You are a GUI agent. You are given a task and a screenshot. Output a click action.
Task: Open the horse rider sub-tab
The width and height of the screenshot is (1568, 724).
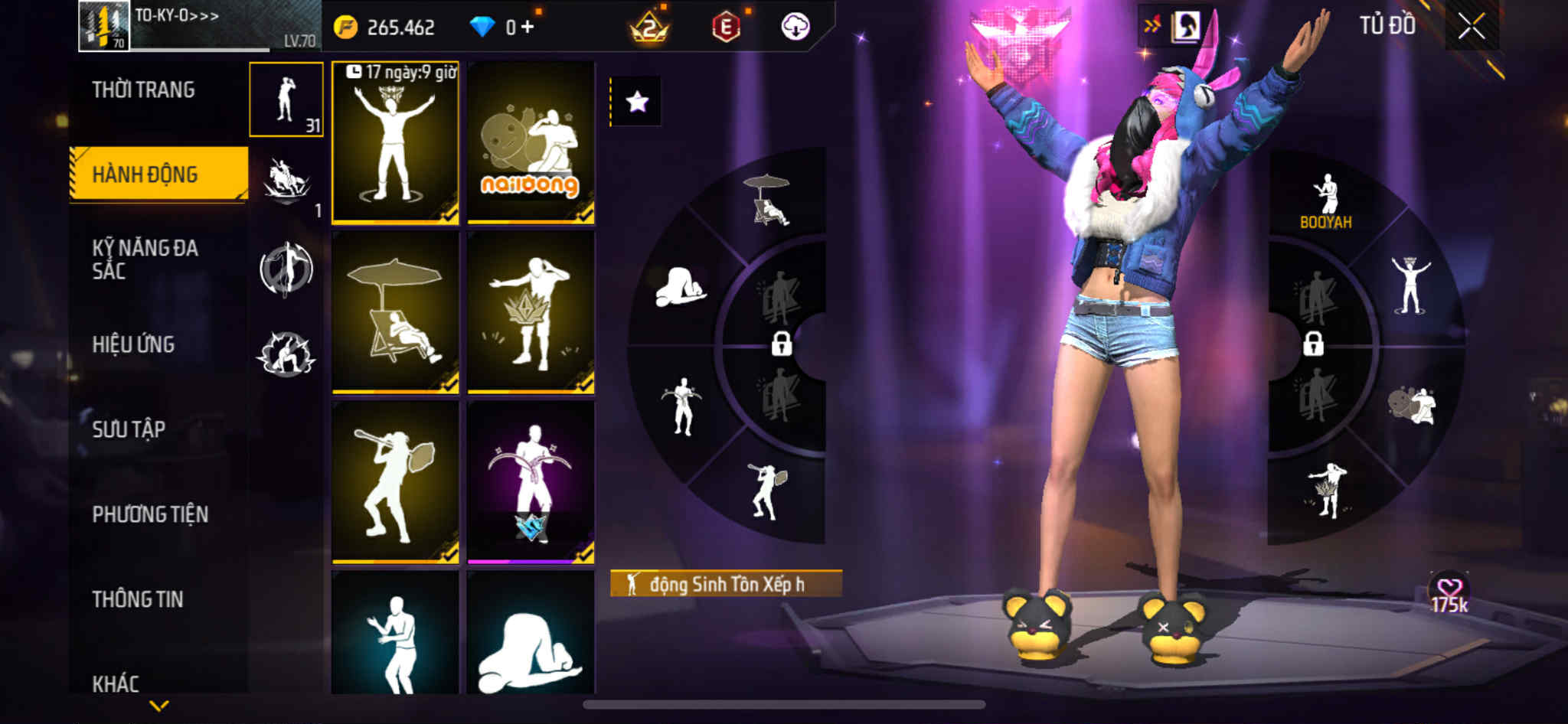coord(286,184)
